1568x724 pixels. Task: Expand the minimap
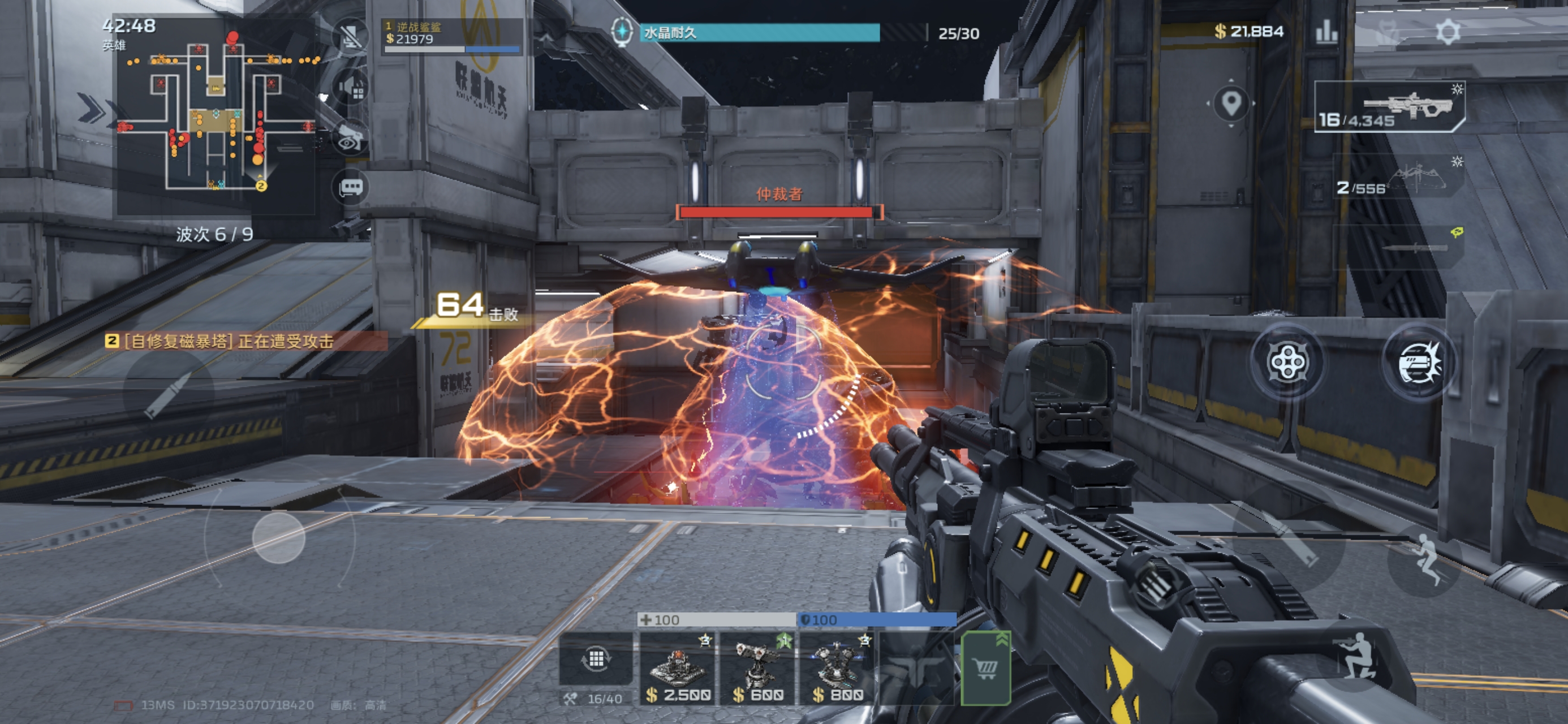pos(216,117)
